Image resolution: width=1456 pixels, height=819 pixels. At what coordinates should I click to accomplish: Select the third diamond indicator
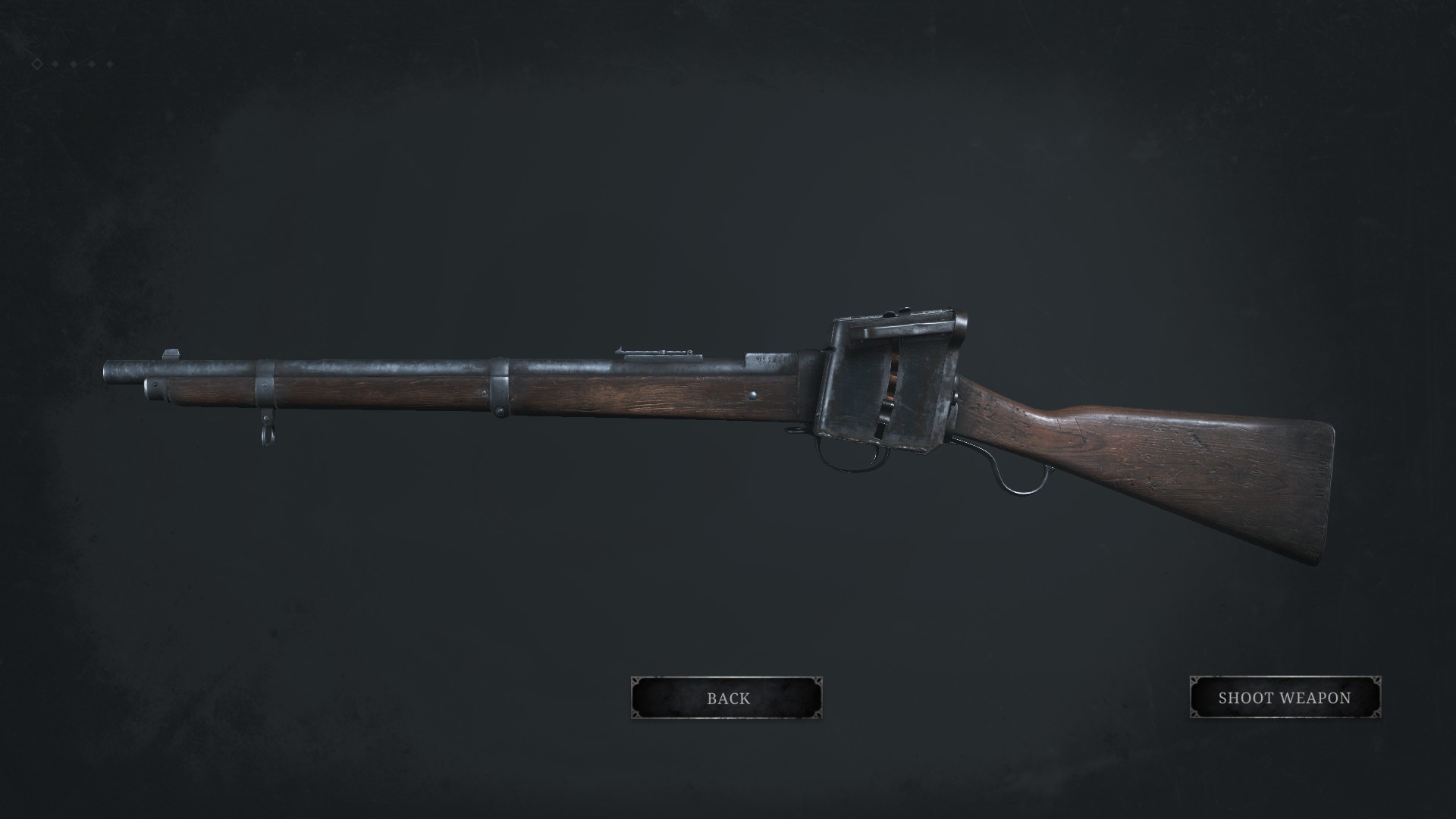pos(74,64)
